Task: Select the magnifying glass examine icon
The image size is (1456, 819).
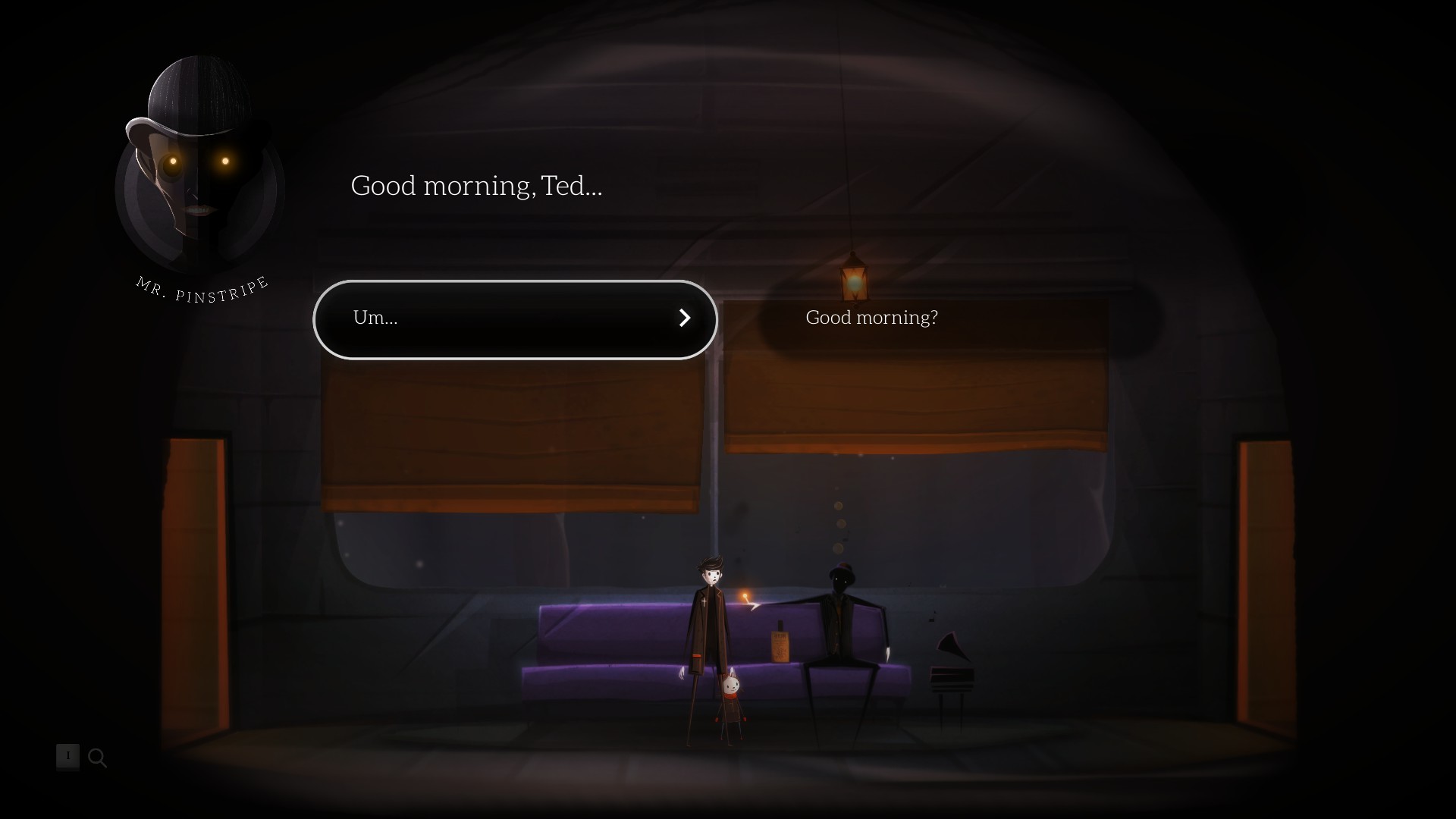Action: click(x=97, y=758)
